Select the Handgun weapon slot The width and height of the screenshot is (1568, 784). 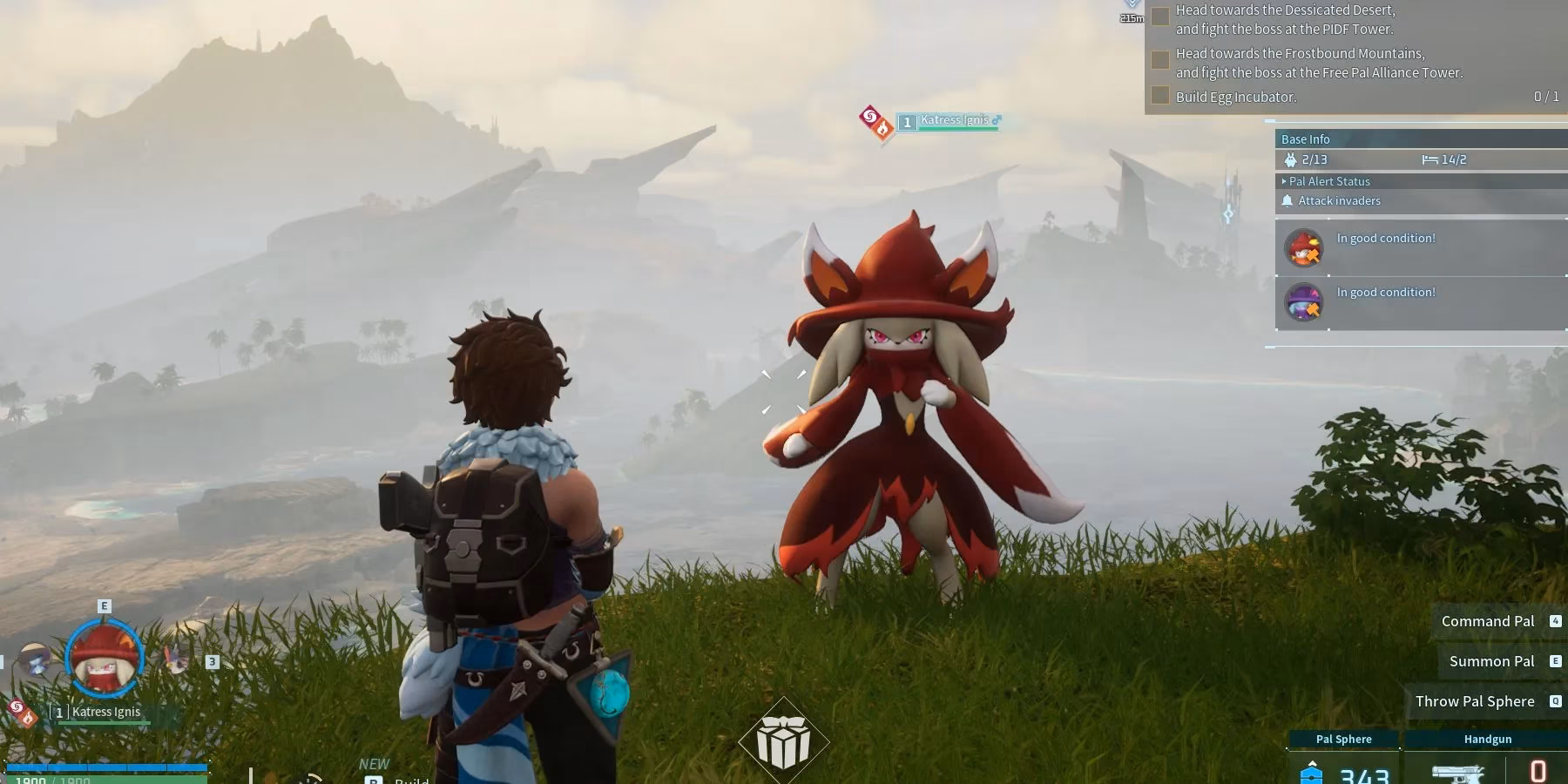pos(1487,760)
